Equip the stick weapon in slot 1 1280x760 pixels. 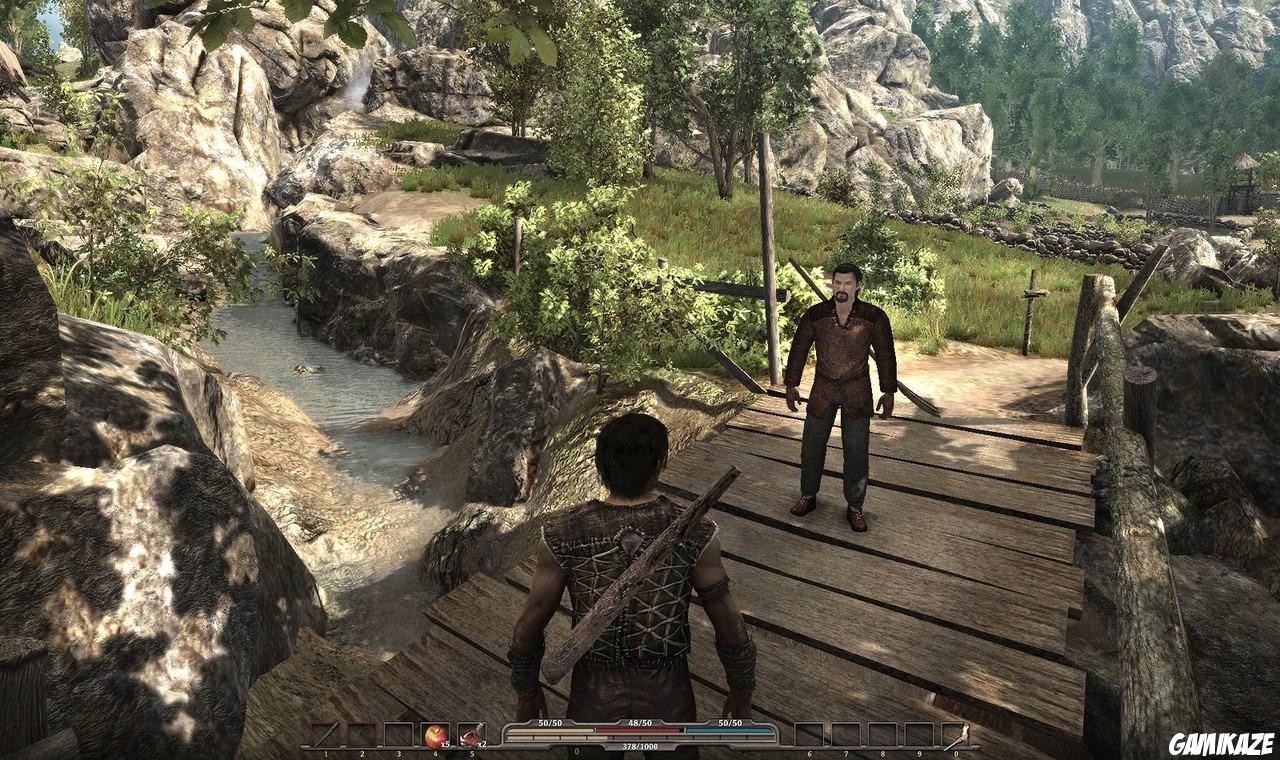[325, 735]
